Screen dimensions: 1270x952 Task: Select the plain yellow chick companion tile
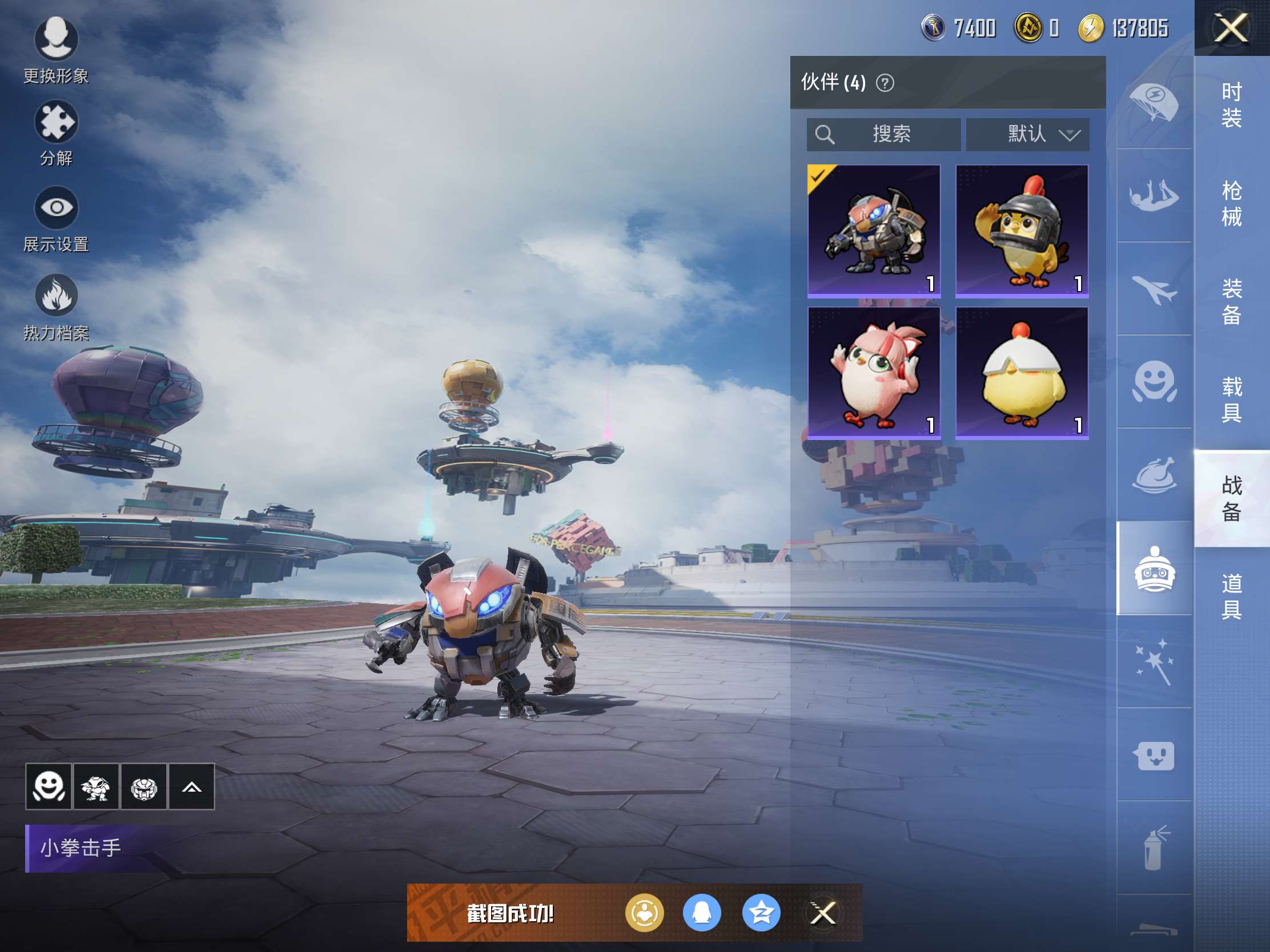(1022, 373)
